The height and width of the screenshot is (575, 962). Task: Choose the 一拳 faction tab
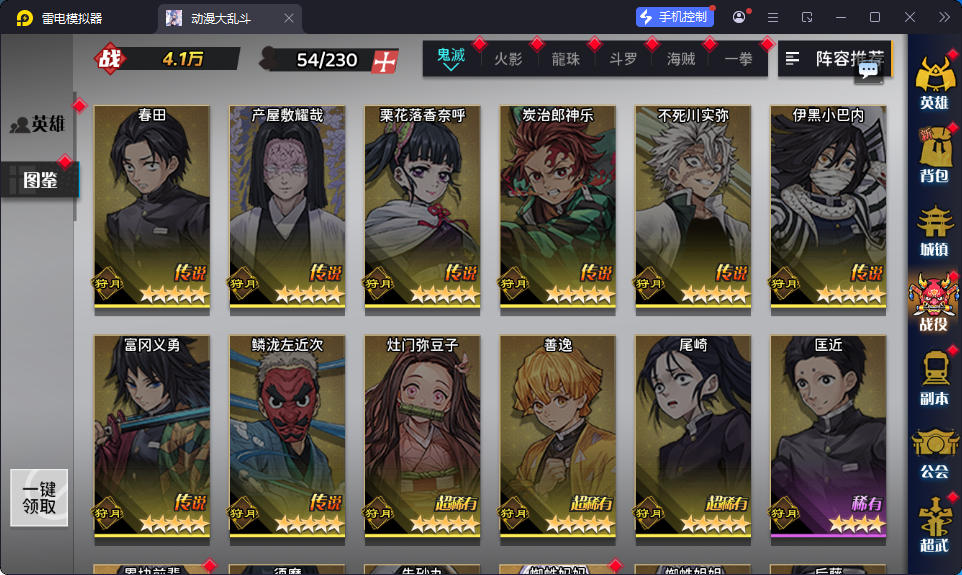[x=739, y=59]
